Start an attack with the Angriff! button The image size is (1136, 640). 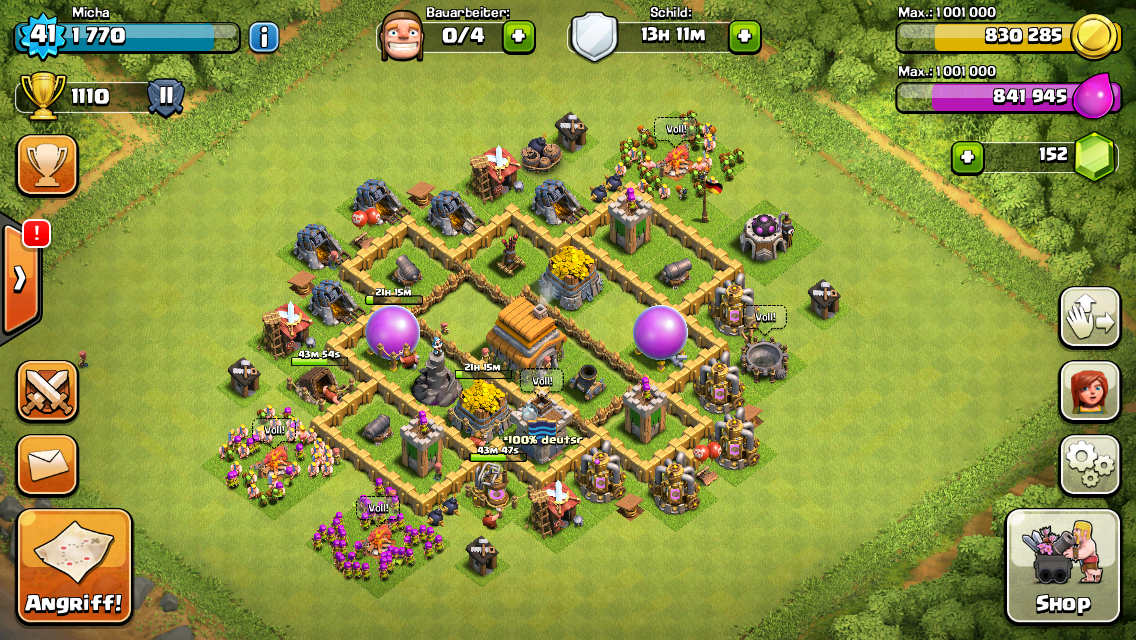[x=74, y=566]
